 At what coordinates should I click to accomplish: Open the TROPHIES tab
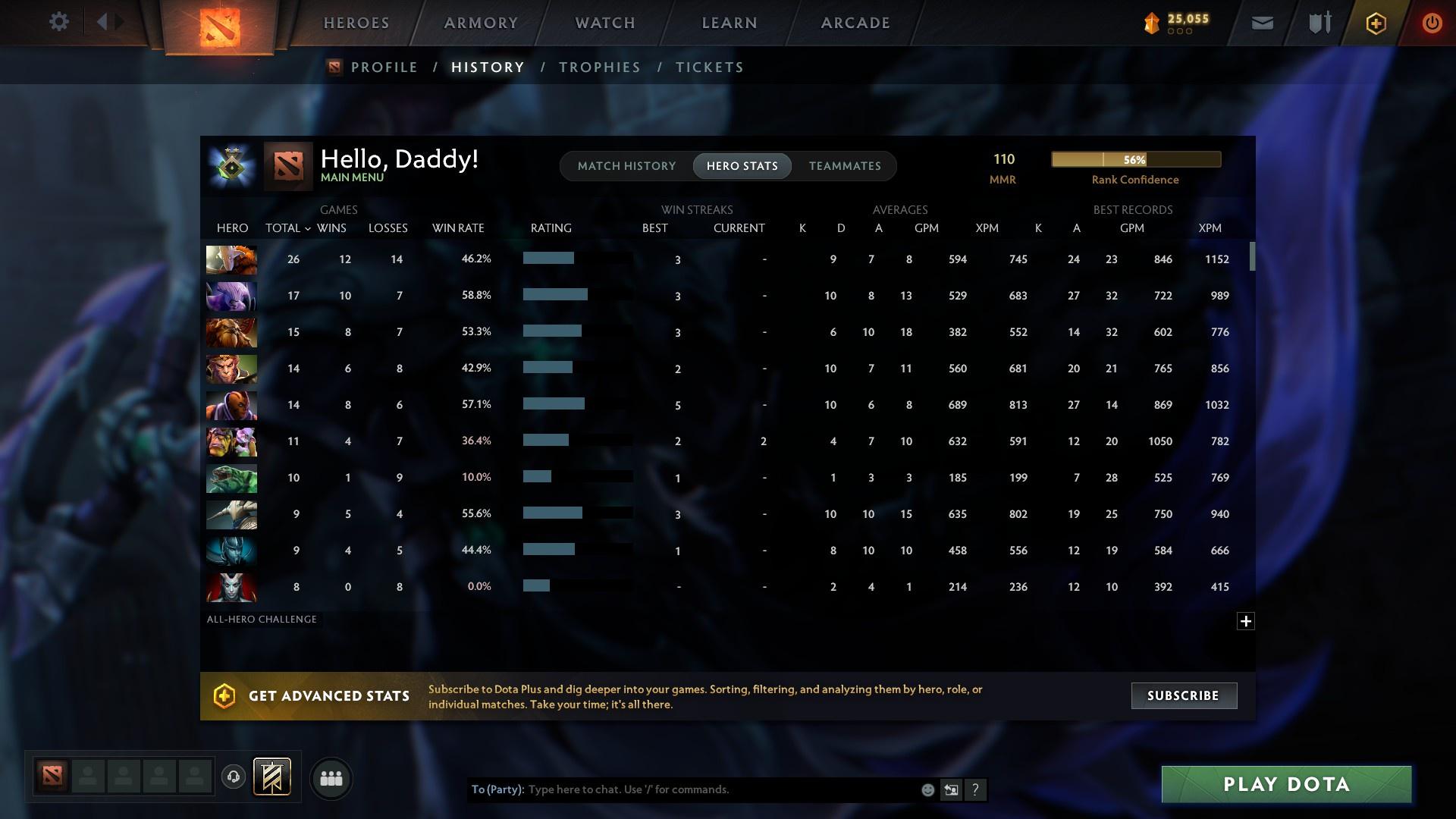[x=599, y=67]
